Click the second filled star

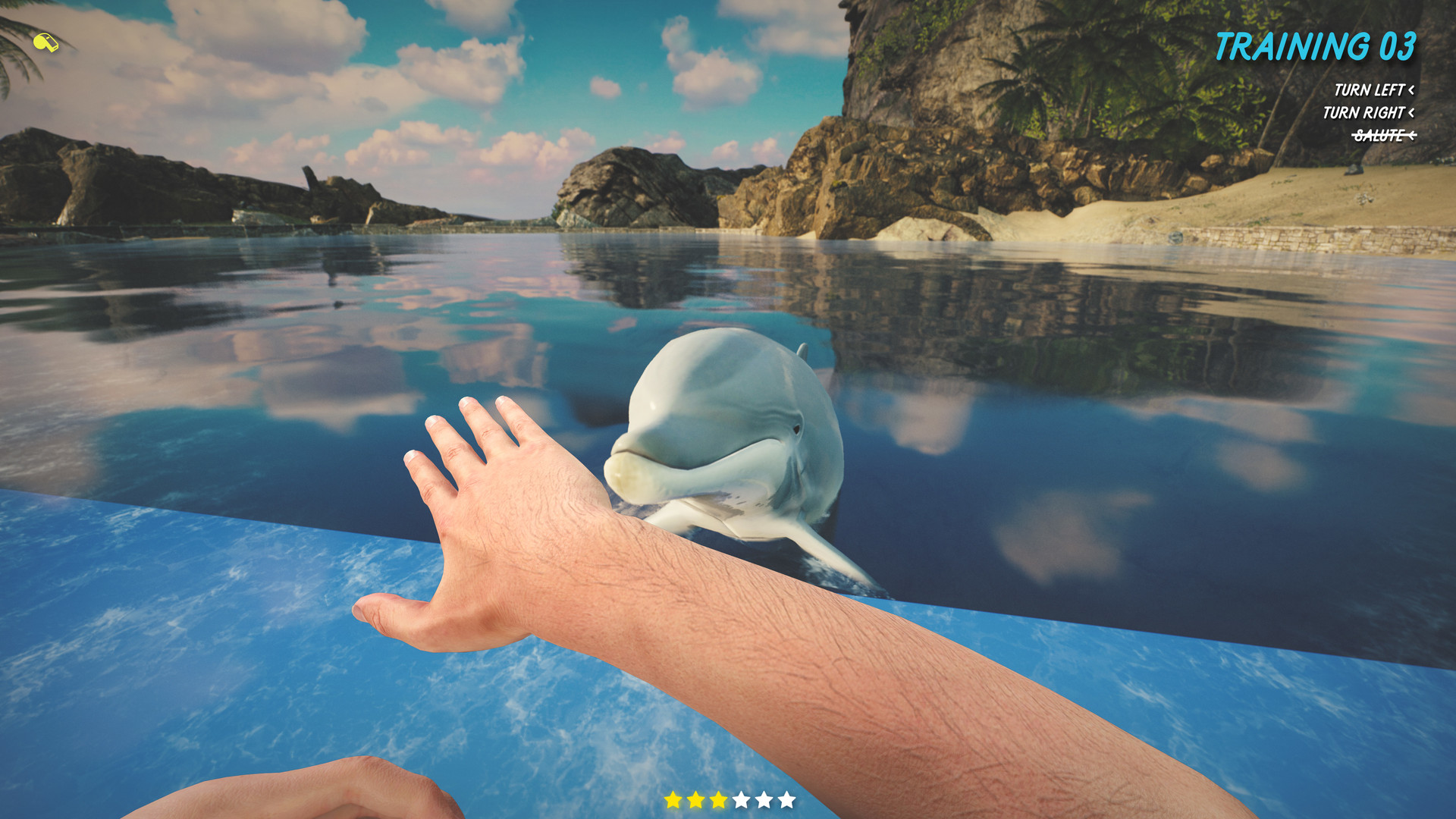click(695, 799)
